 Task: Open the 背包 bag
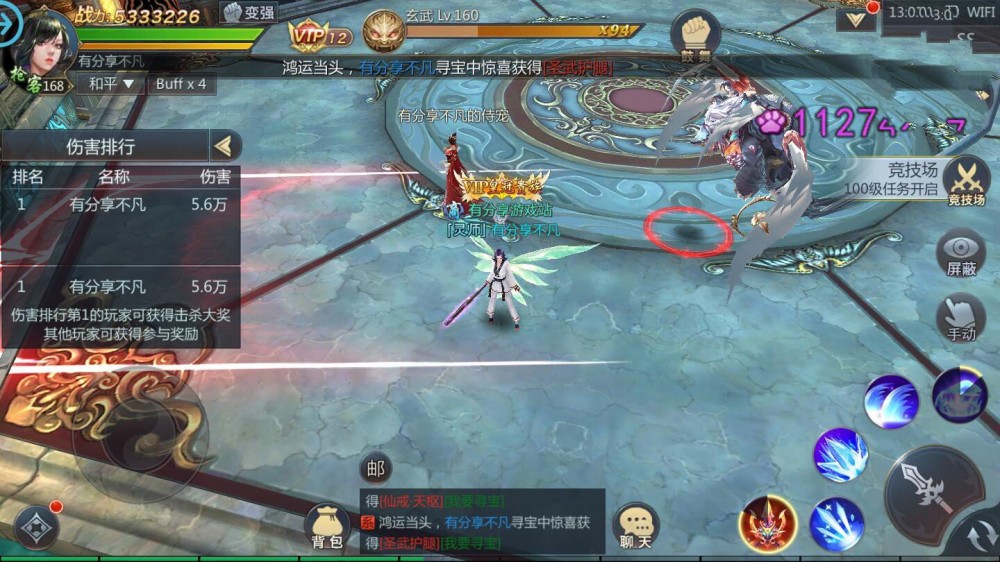point(327,526)
